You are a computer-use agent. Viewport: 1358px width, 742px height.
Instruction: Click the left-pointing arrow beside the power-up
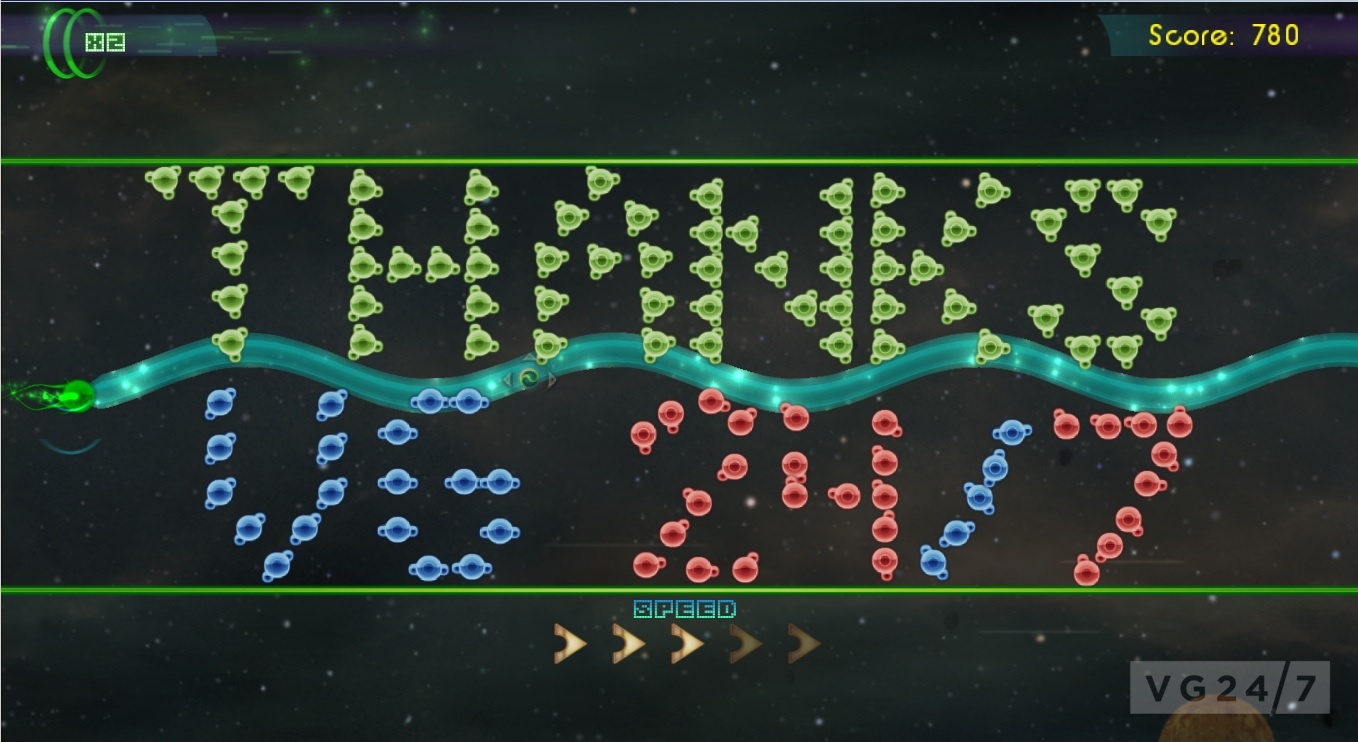pos(507,379)
